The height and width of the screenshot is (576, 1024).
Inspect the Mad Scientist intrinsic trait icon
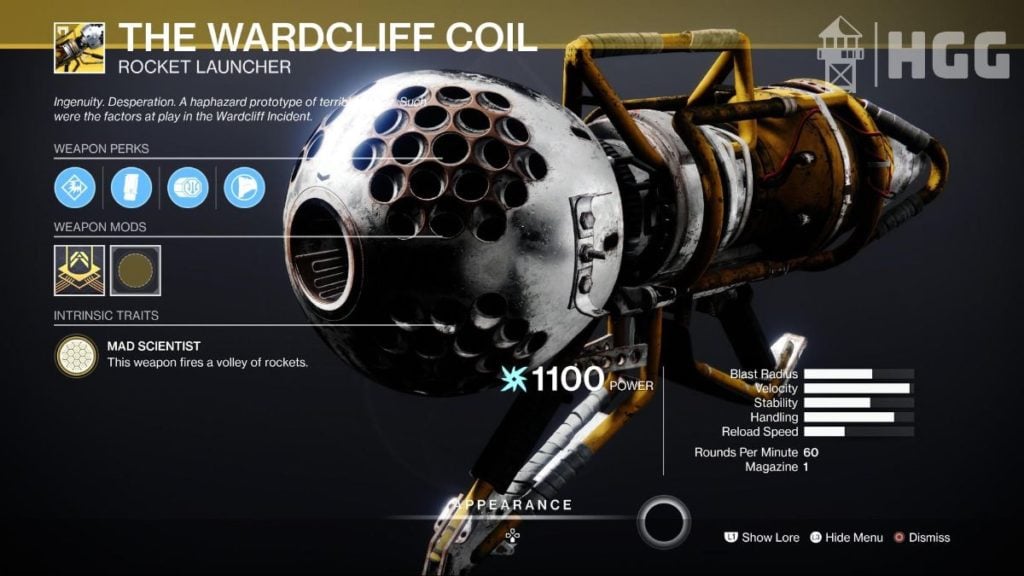pos(77,354)
